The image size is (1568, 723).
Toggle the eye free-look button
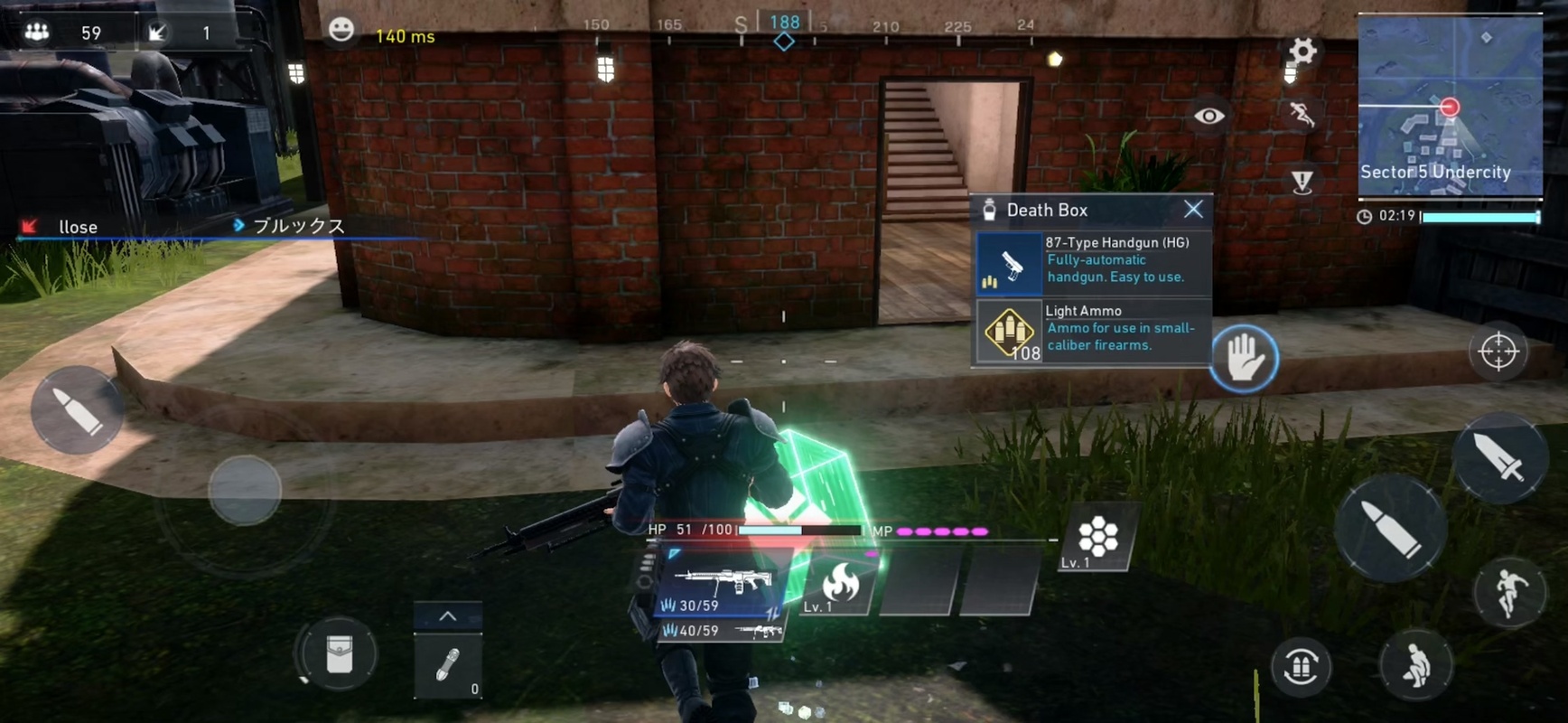point(1209,116)
